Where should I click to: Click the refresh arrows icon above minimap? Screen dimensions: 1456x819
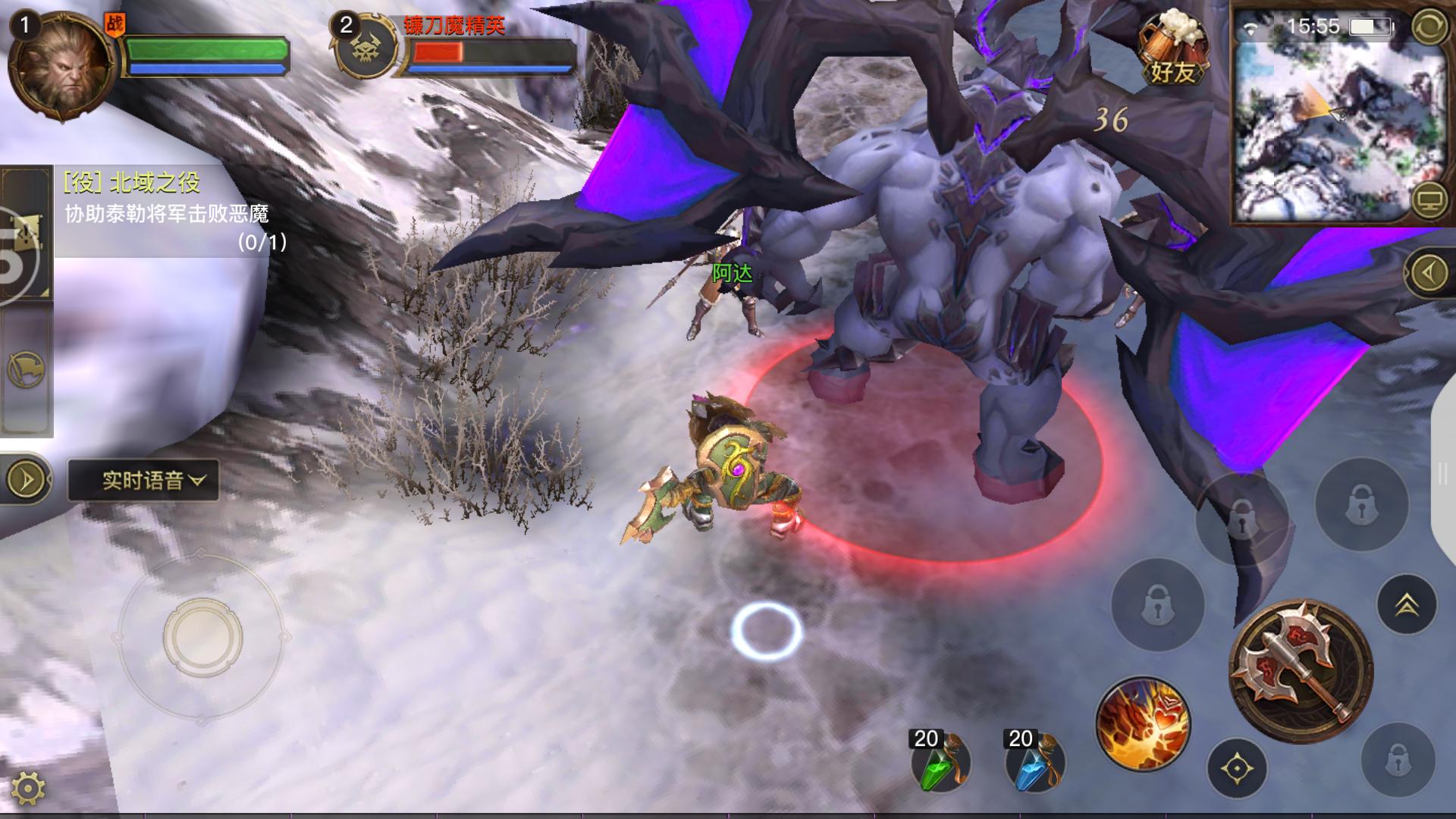[1429, 27]
